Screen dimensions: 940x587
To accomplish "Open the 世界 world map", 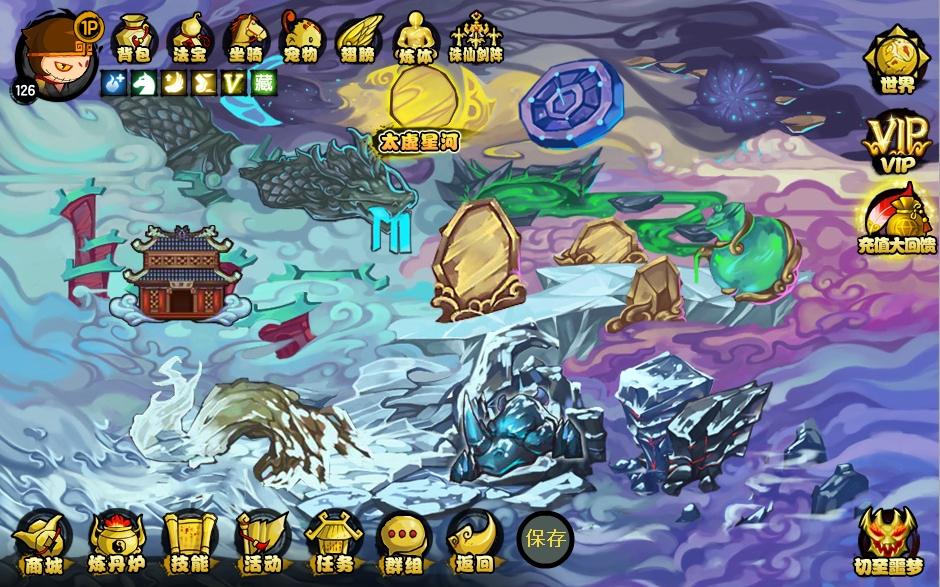I will pos(897,60).
